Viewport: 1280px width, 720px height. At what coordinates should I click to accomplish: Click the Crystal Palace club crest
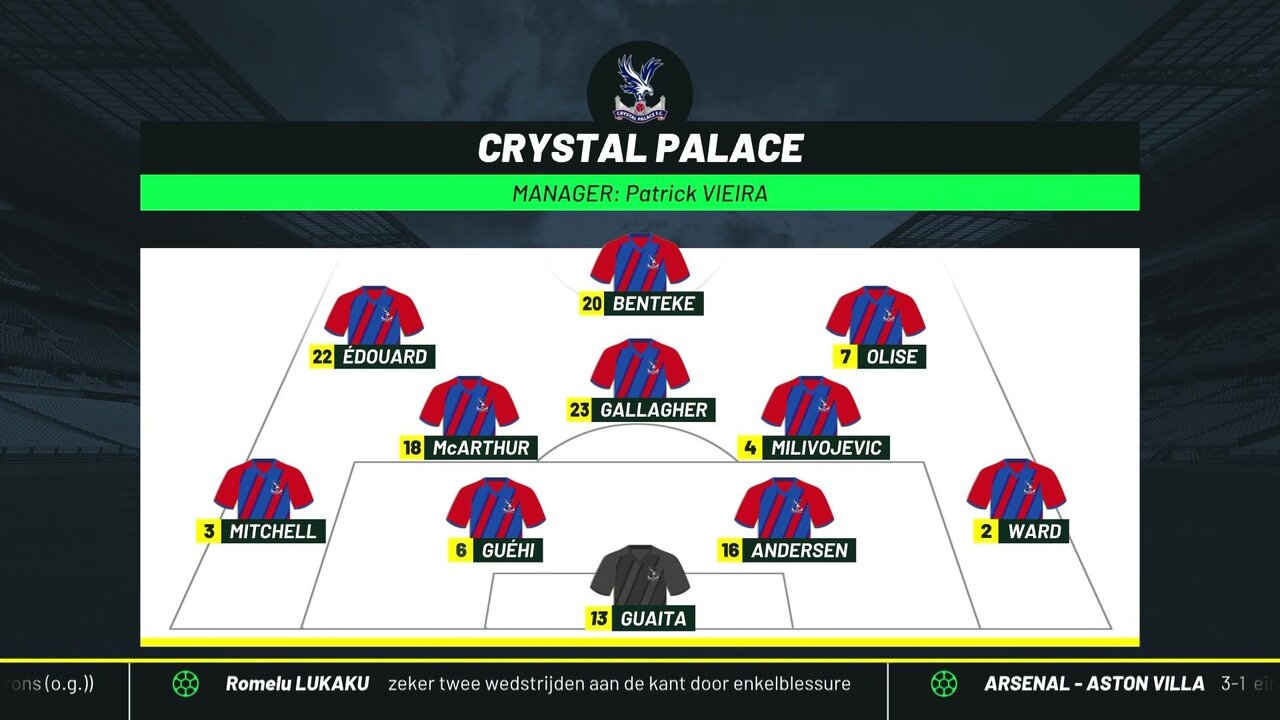(640, 85)
